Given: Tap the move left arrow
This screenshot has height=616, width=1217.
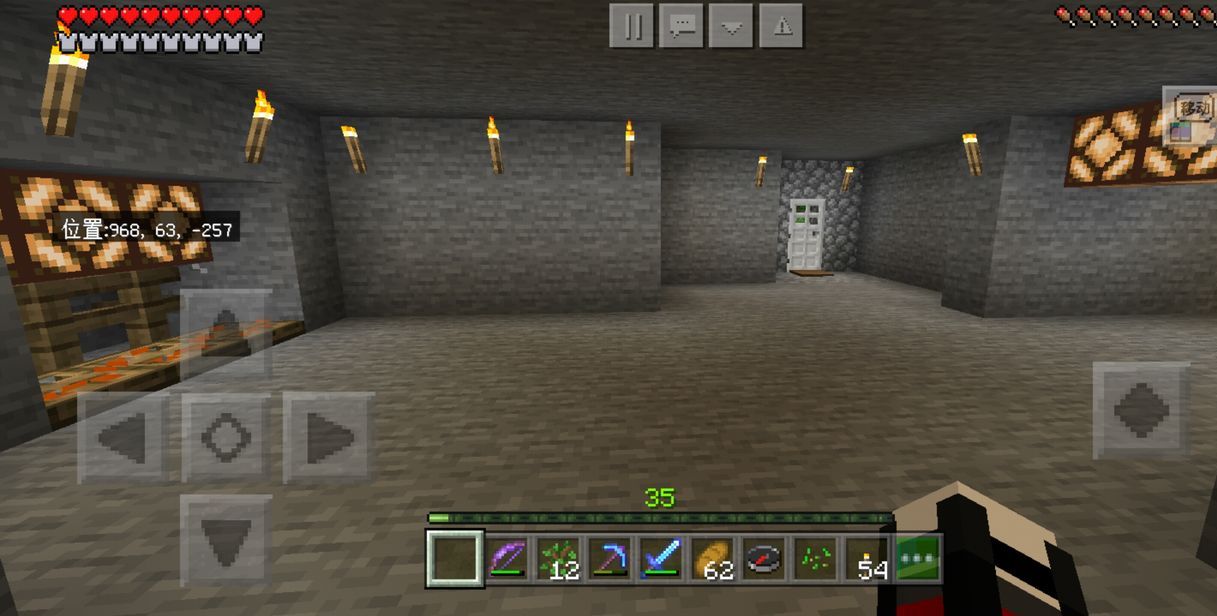Looking at the screenshot, I should pos(123,438).
